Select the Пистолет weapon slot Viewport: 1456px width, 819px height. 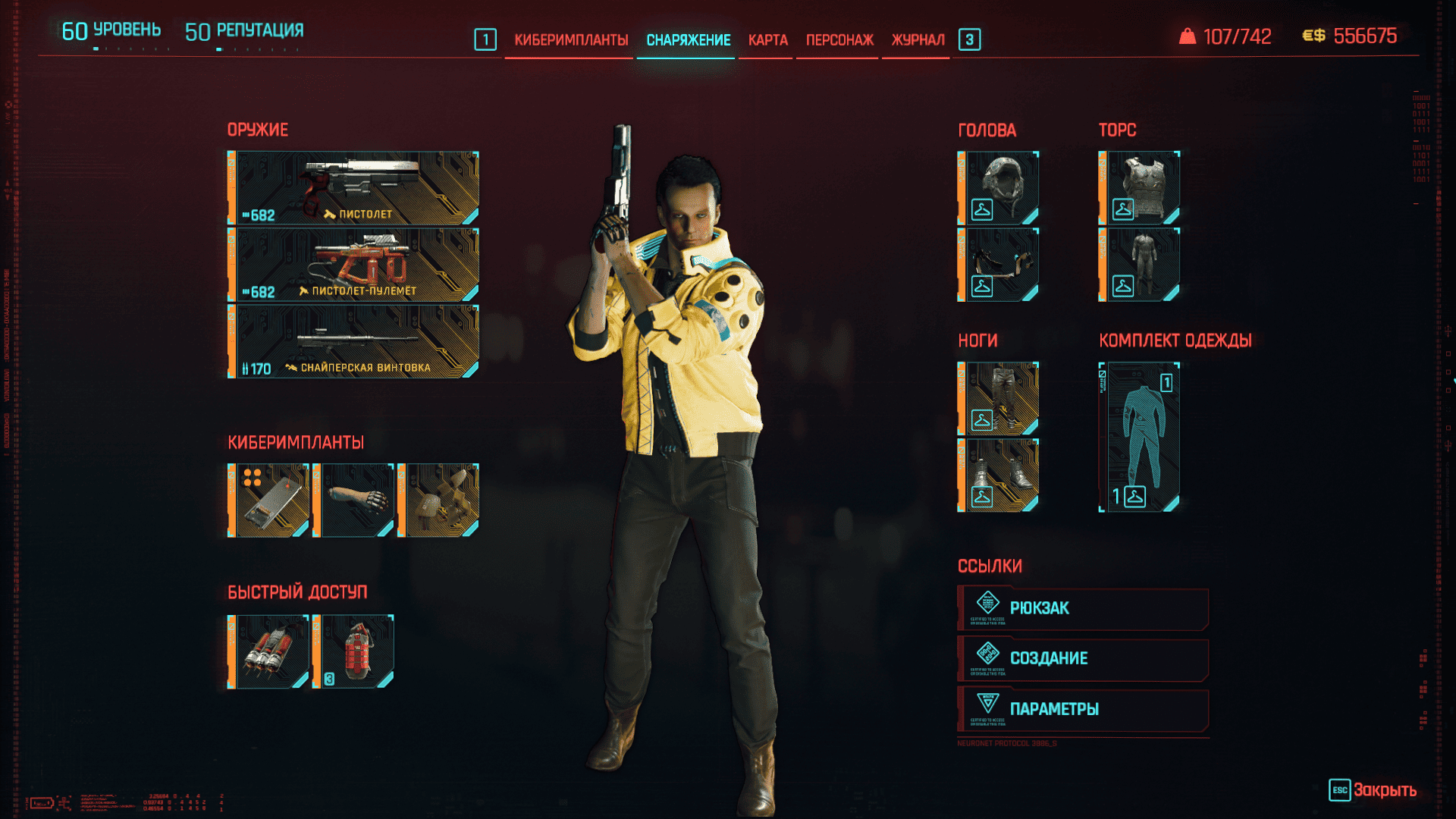pos(353,188)
